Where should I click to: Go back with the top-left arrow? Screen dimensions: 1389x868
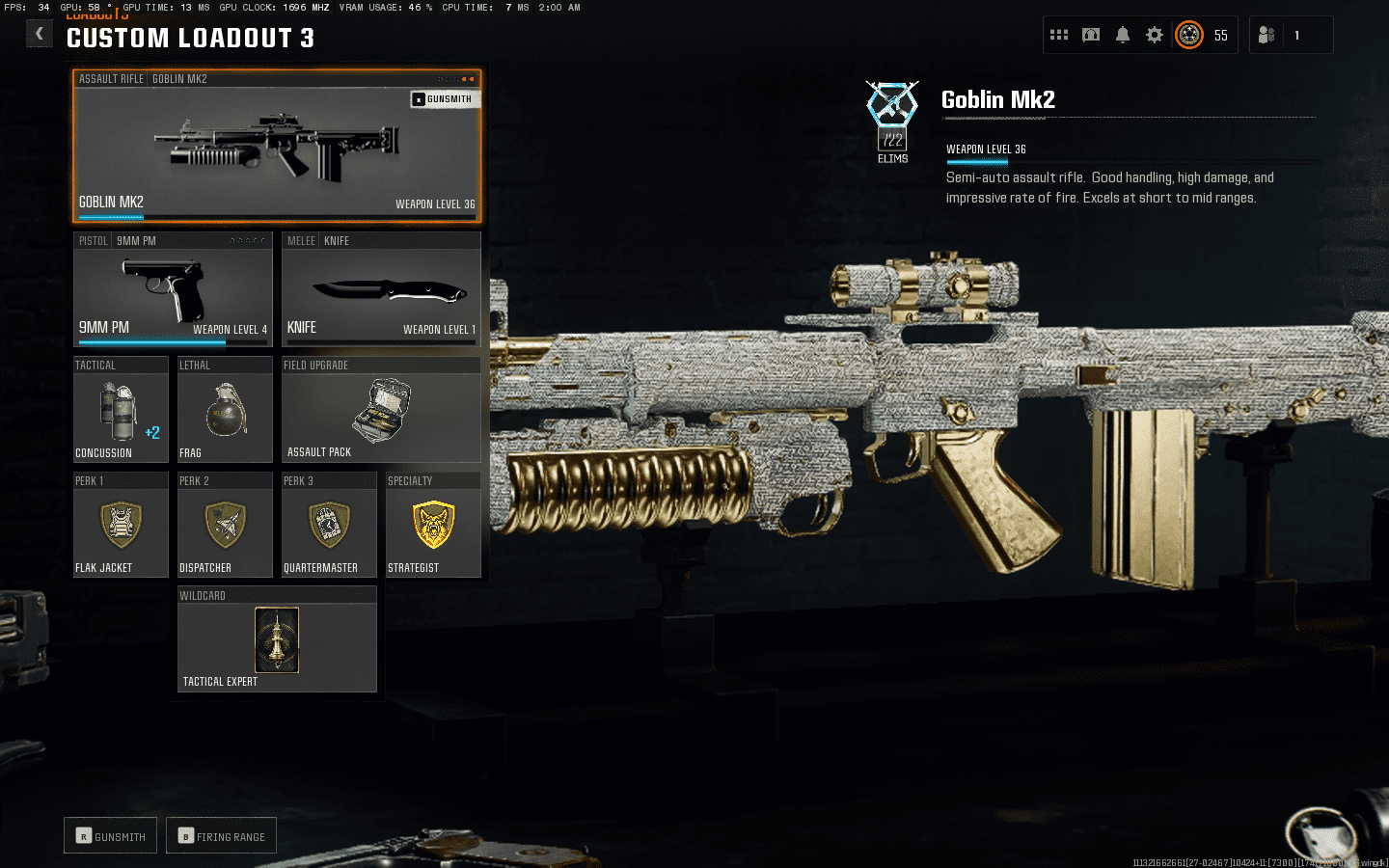39,34
